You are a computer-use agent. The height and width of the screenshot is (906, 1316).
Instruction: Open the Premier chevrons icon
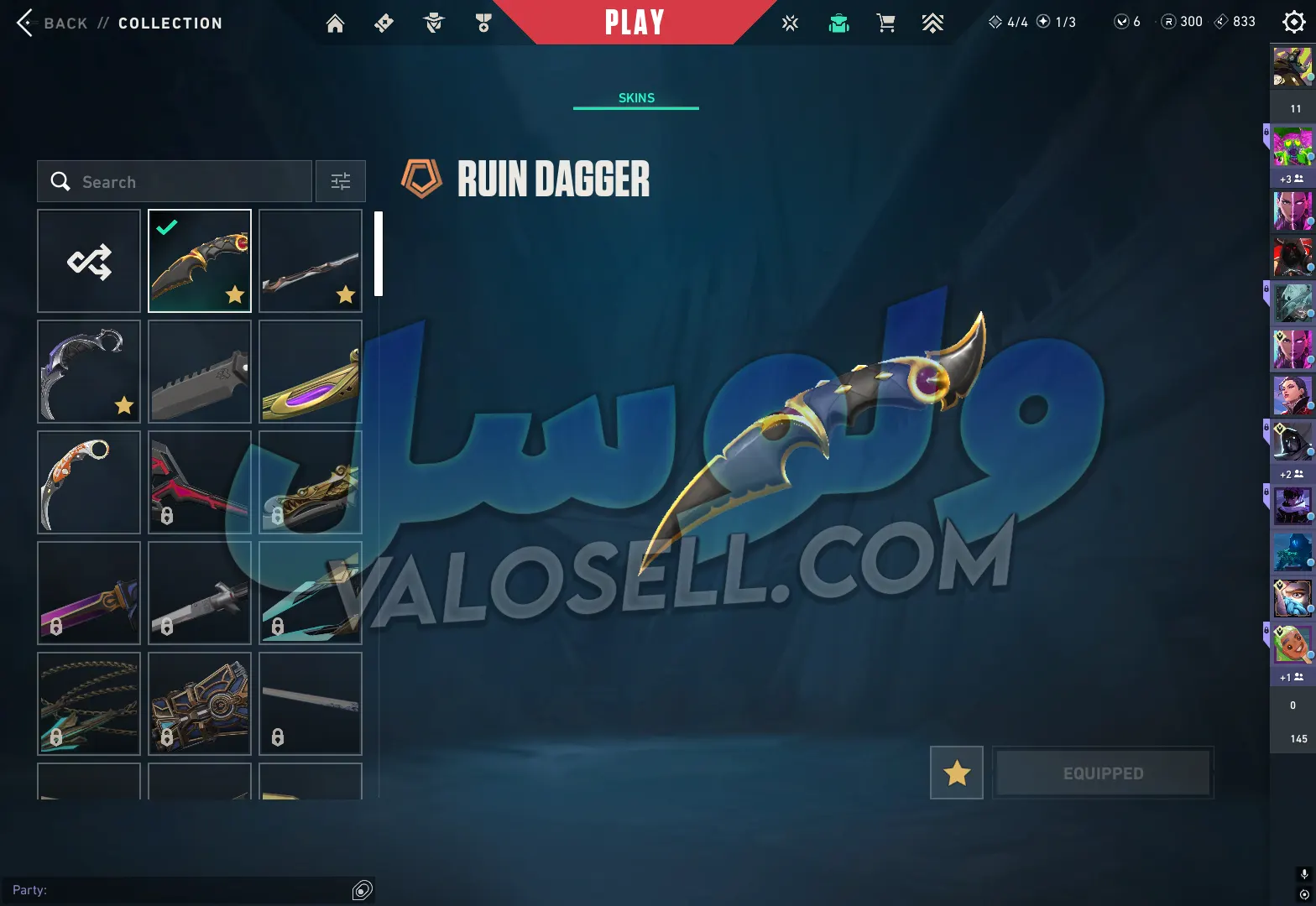932,23
